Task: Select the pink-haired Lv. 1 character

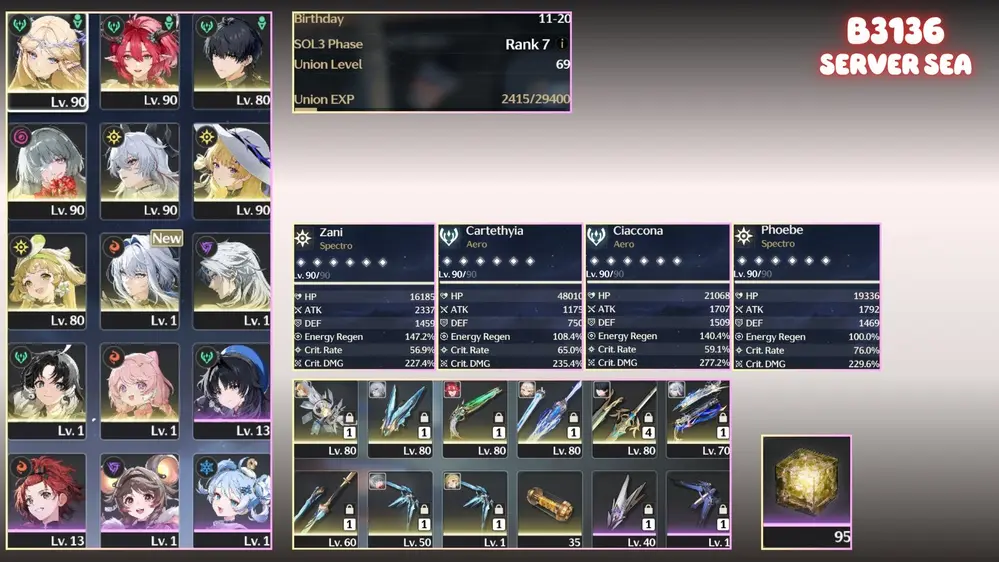Action: coord(139,388)
